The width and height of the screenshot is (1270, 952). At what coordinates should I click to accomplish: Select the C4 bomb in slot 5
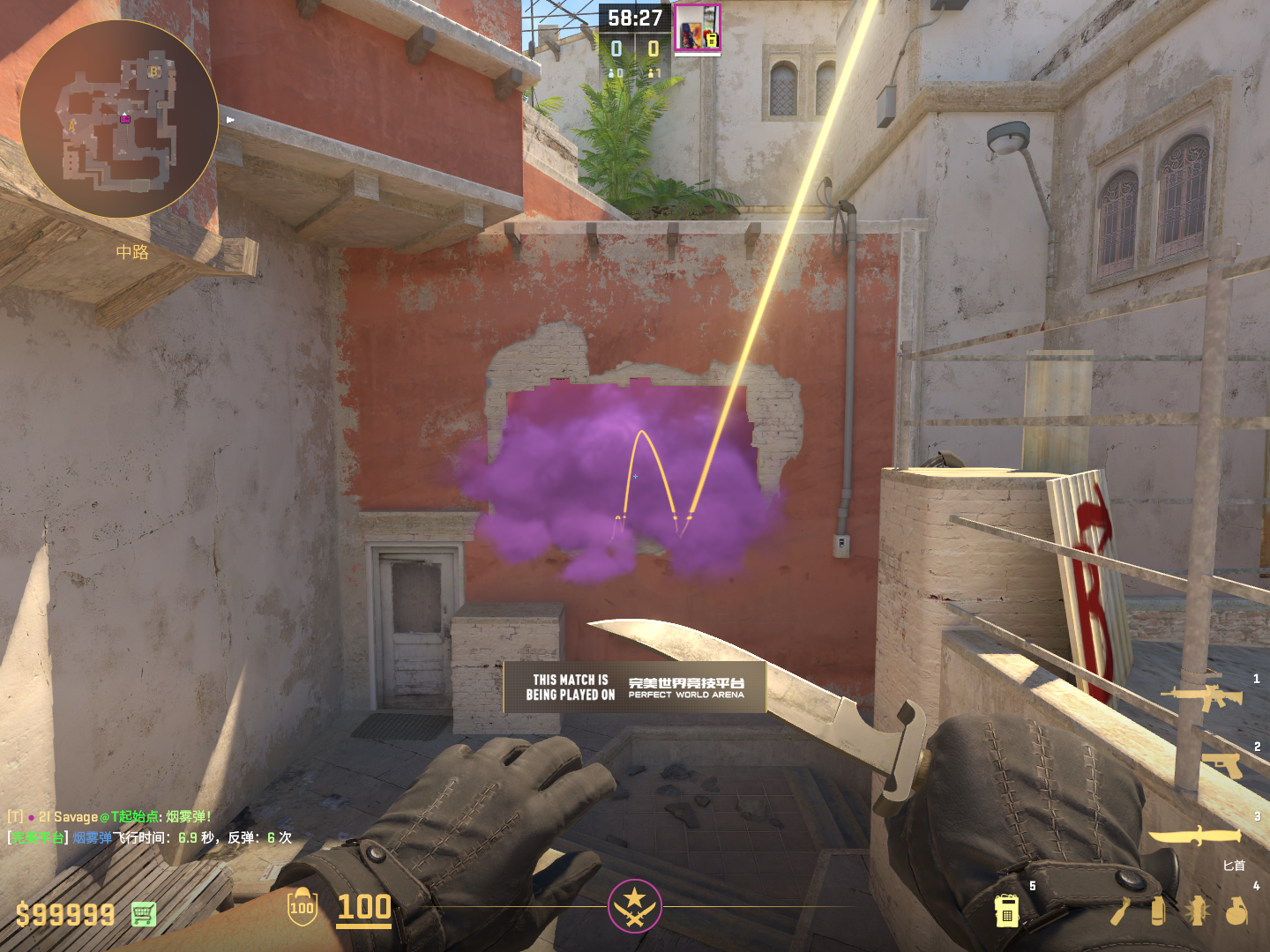tap(1006, 911)
